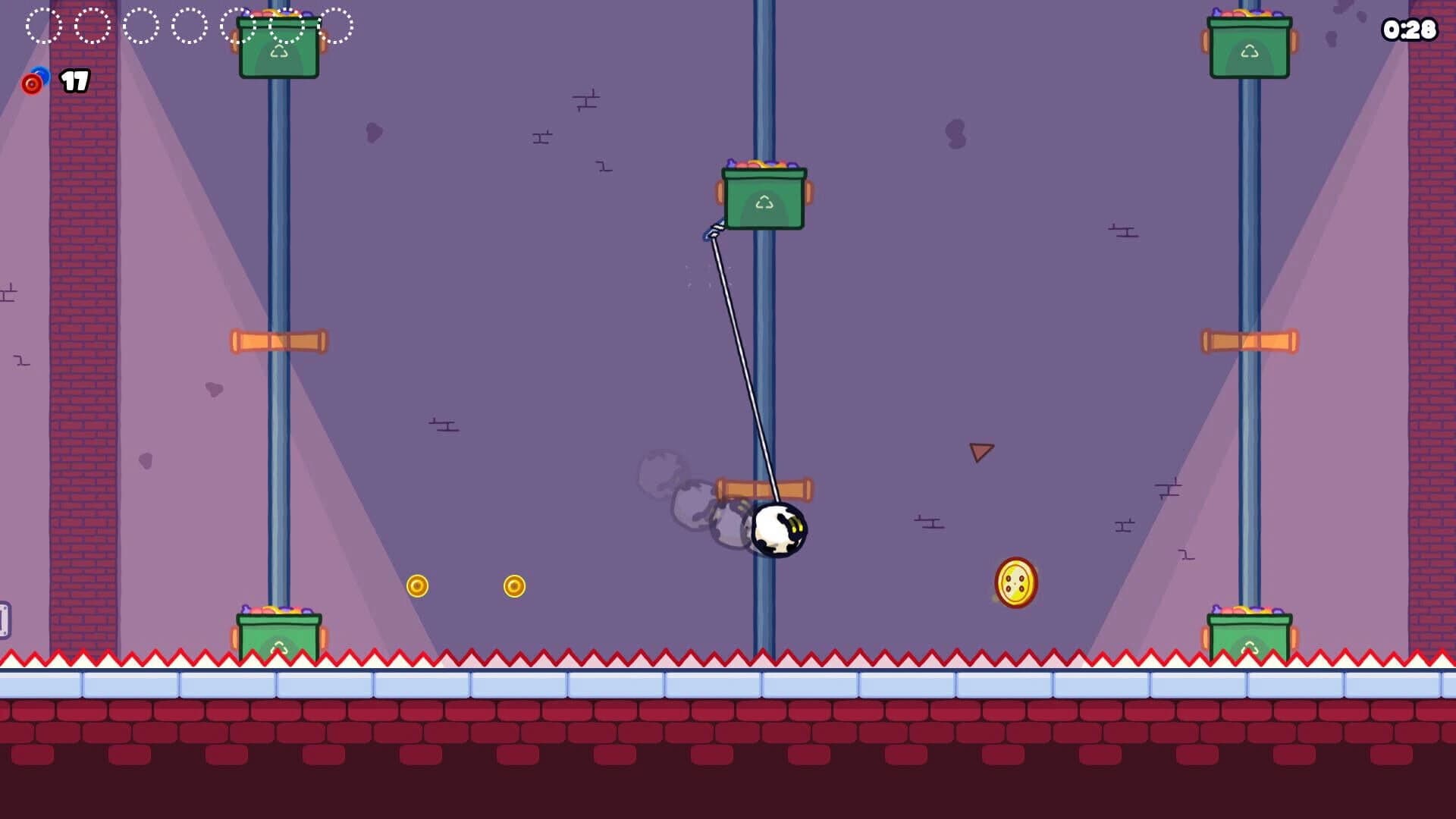1456x819 pixels.
Task: Click the recycling symbol on the center dumpster
Action: 764,203
